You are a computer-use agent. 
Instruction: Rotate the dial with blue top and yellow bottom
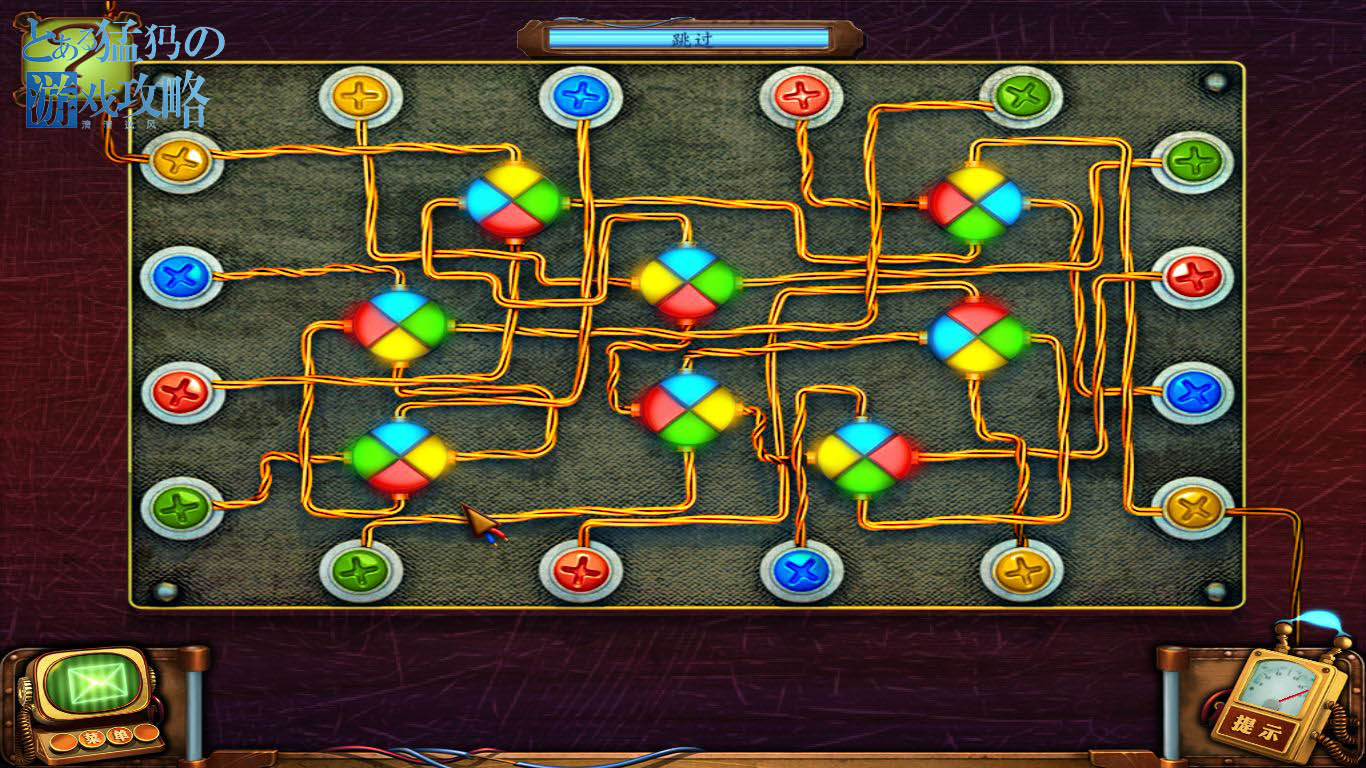[x=400, y=325]
